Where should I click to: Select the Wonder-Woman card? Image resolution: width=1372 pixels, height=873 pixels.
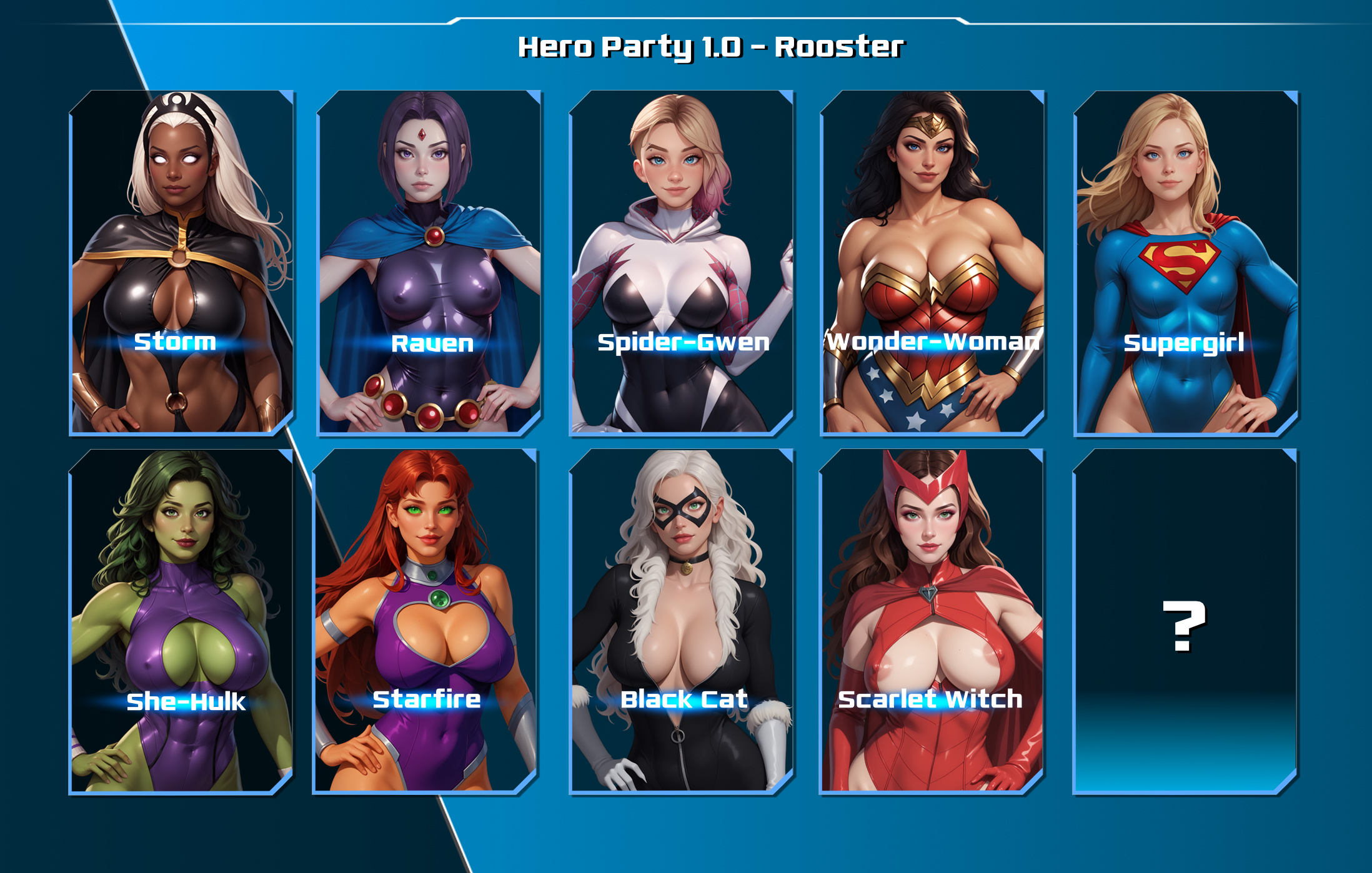click(932, 262)
